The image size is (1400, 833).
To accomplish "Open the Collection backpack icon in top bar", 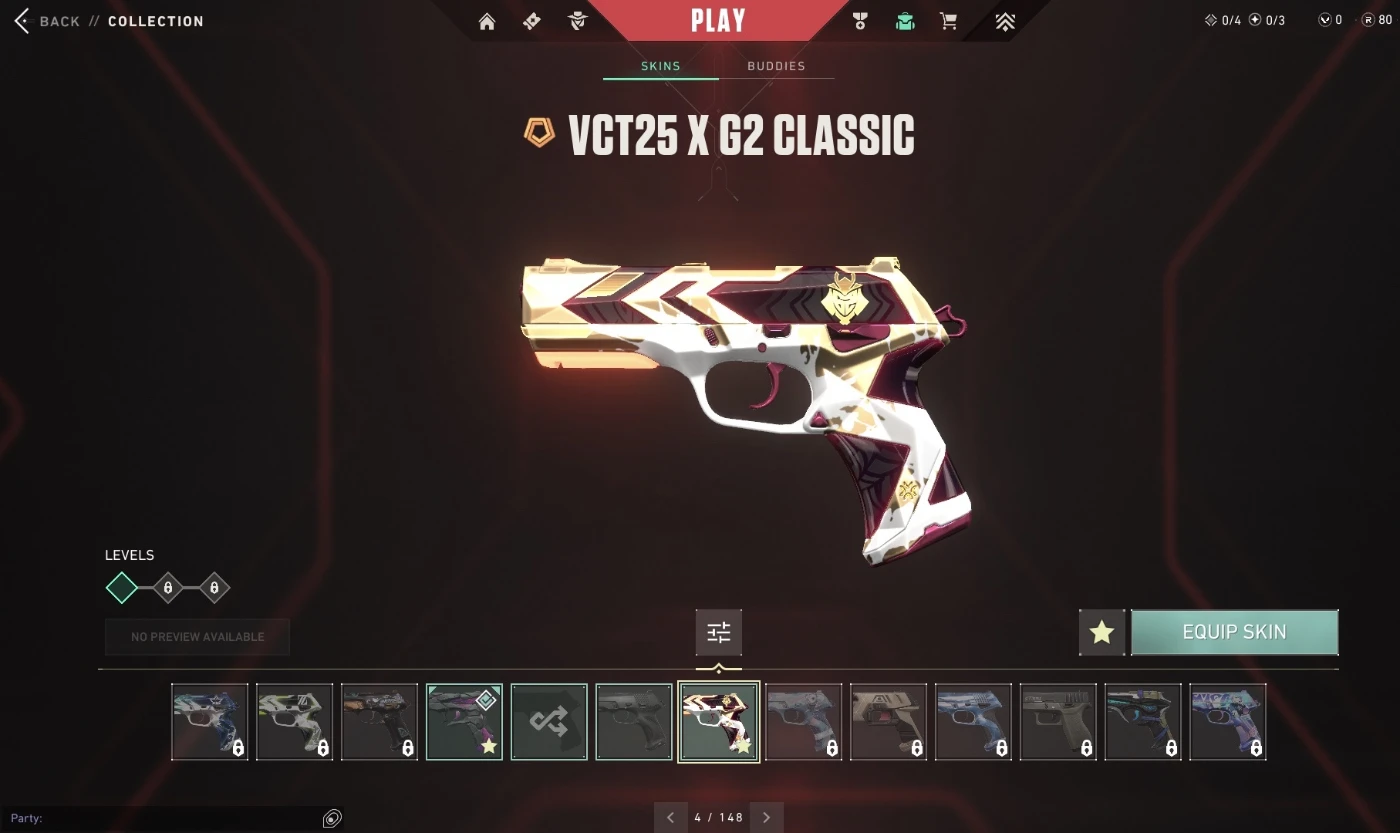I will (905, 21).
